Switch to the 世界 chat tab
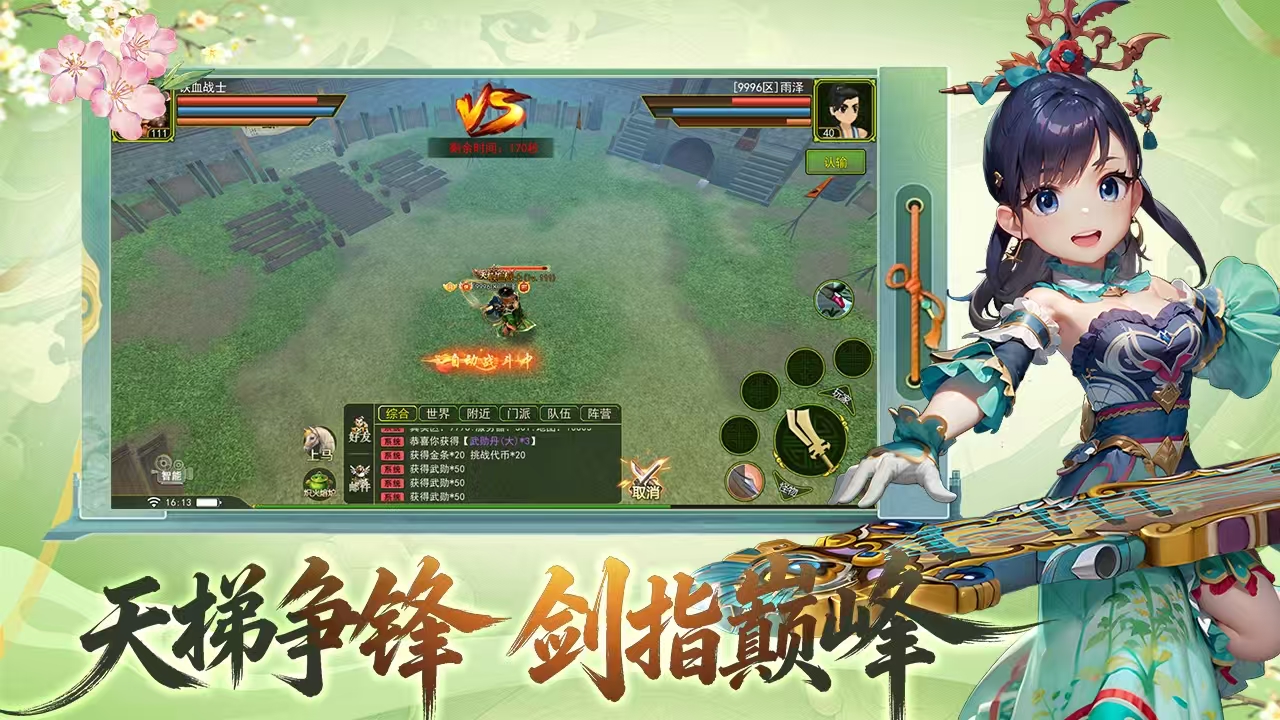Image resolution: width=1280 pixels, height=720 pixels. 436,412
